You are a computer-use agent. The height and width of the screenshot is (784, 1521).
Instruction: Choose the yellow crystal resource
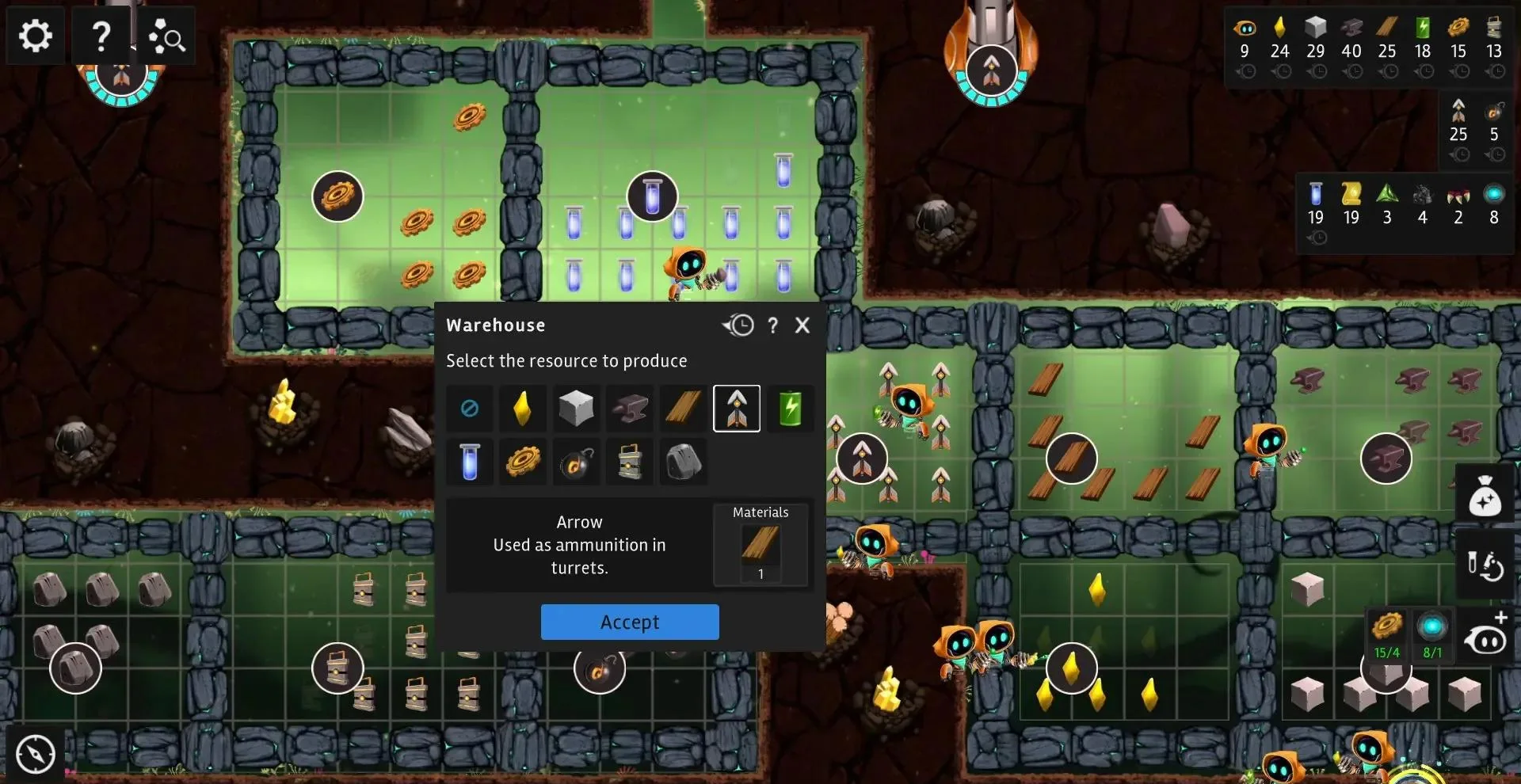click(522, 409)
